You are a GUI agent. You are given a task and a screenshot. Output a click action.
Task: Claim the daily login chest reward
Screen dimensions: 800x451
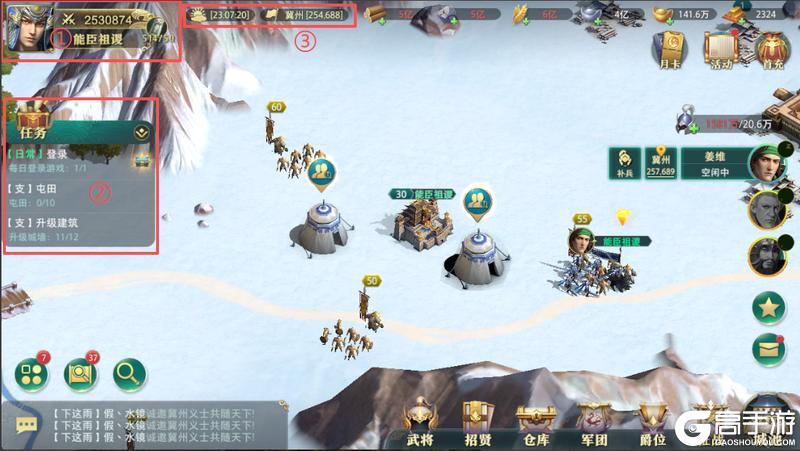click(141, 158)
